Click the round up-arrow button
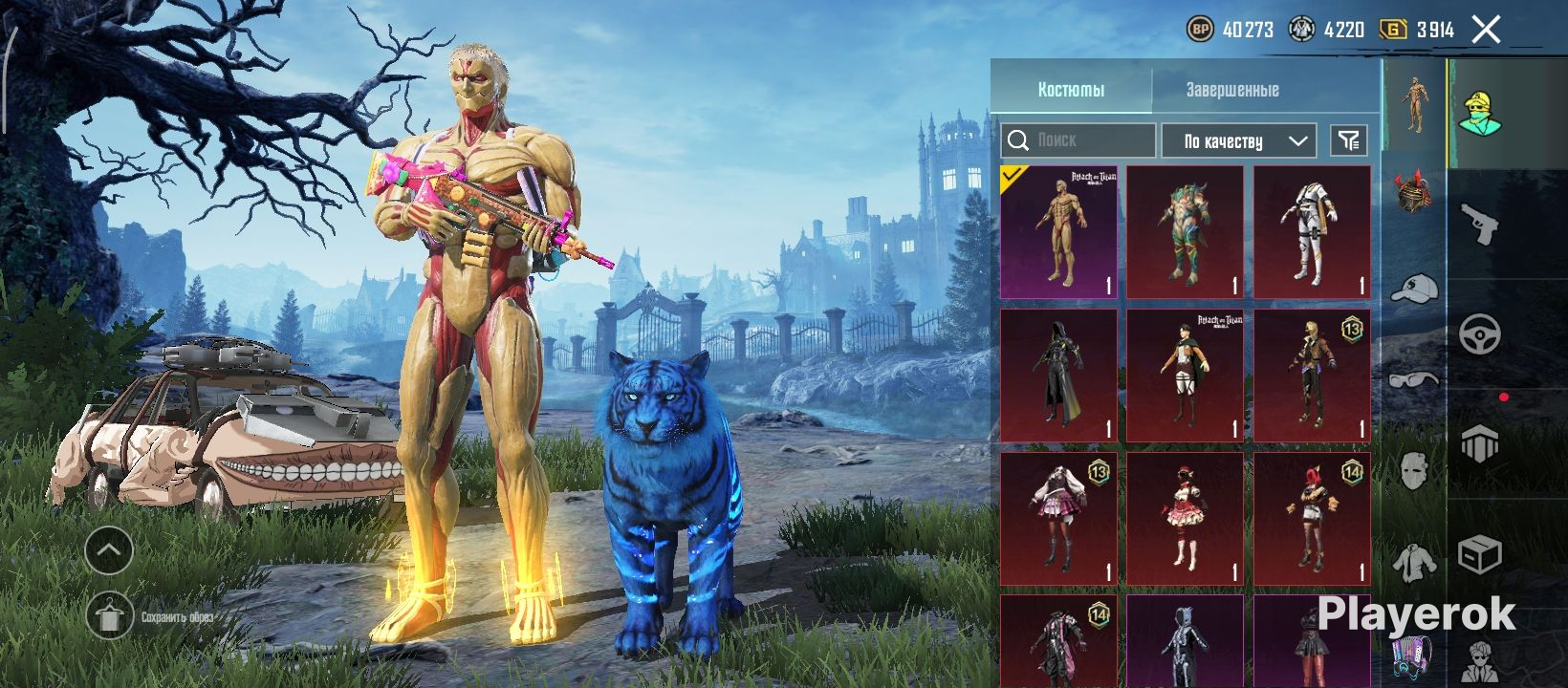Image resolution: width=1568 pixels, height=688 pixels. coord(109,550)
